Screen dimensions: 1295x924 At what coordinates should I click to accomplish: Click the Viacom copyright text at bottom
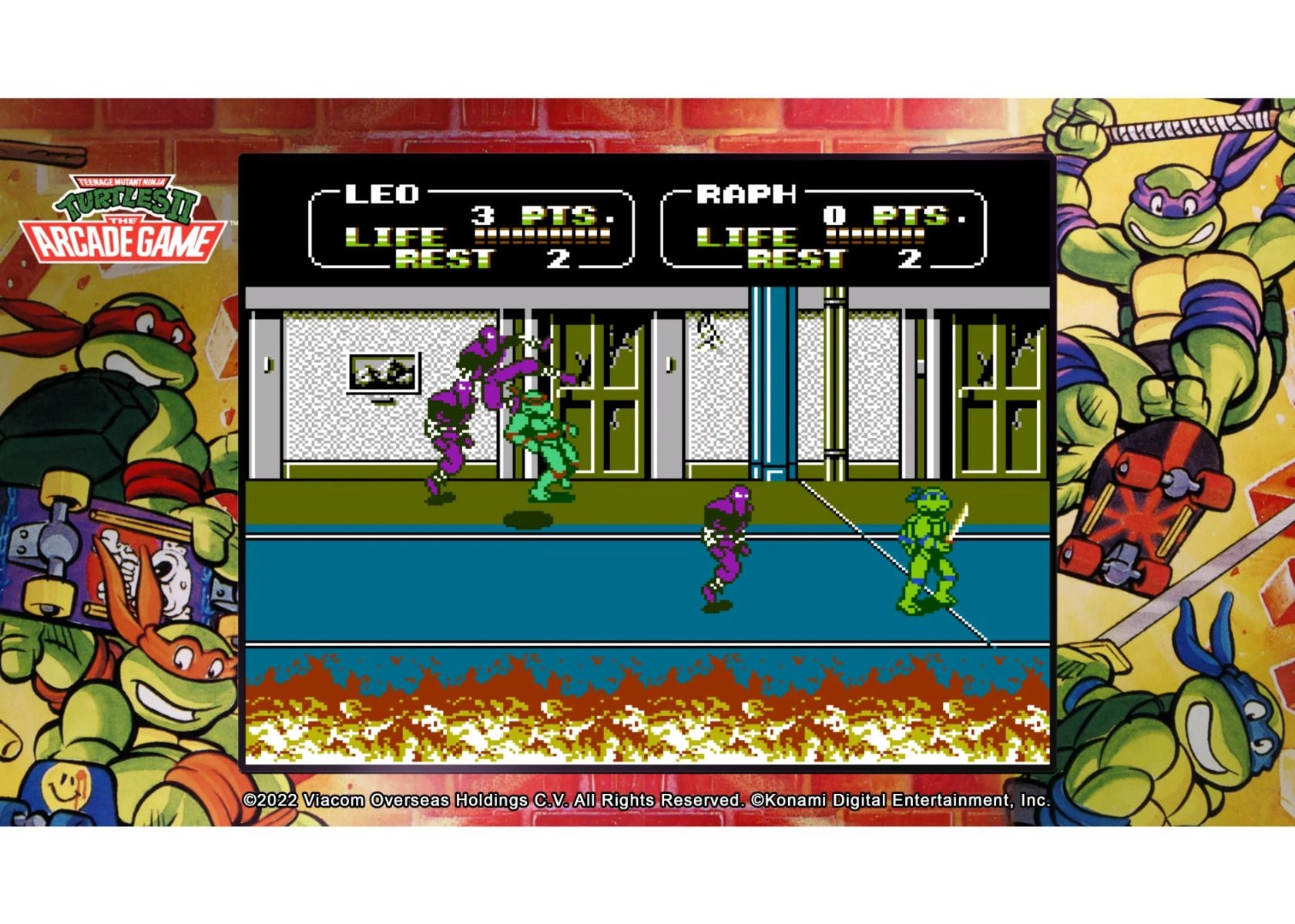[647, 801]
